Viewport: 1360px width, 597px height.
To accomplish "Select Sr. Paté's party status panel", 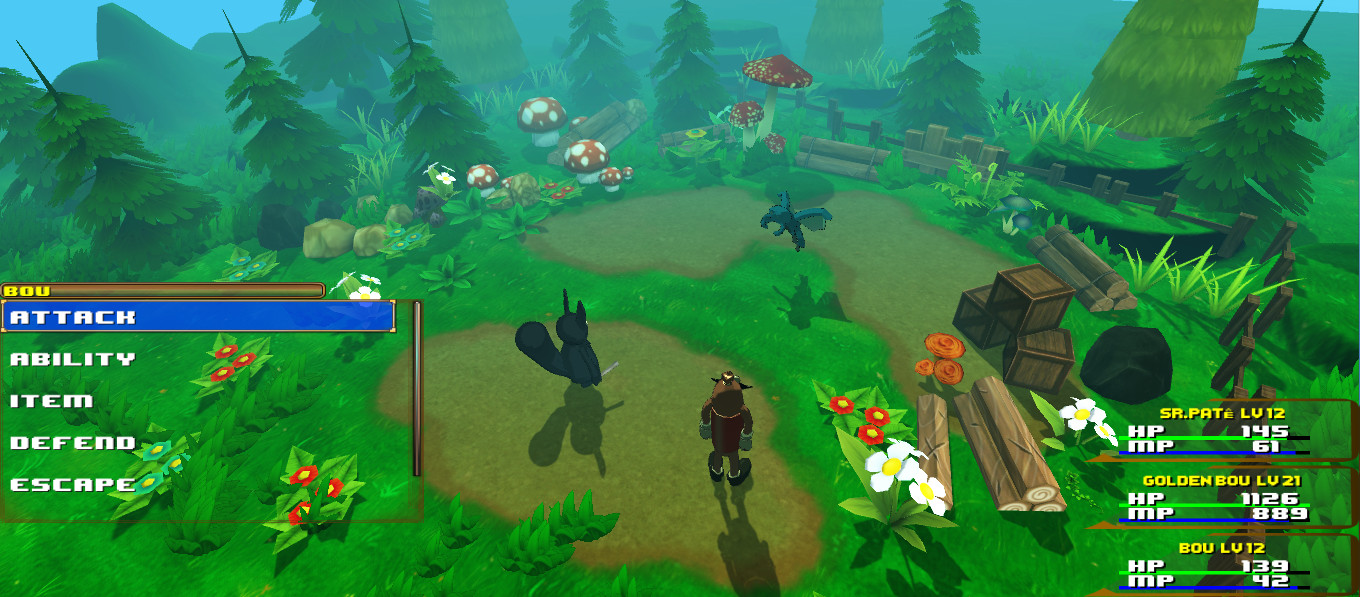I will (1222, 430).
